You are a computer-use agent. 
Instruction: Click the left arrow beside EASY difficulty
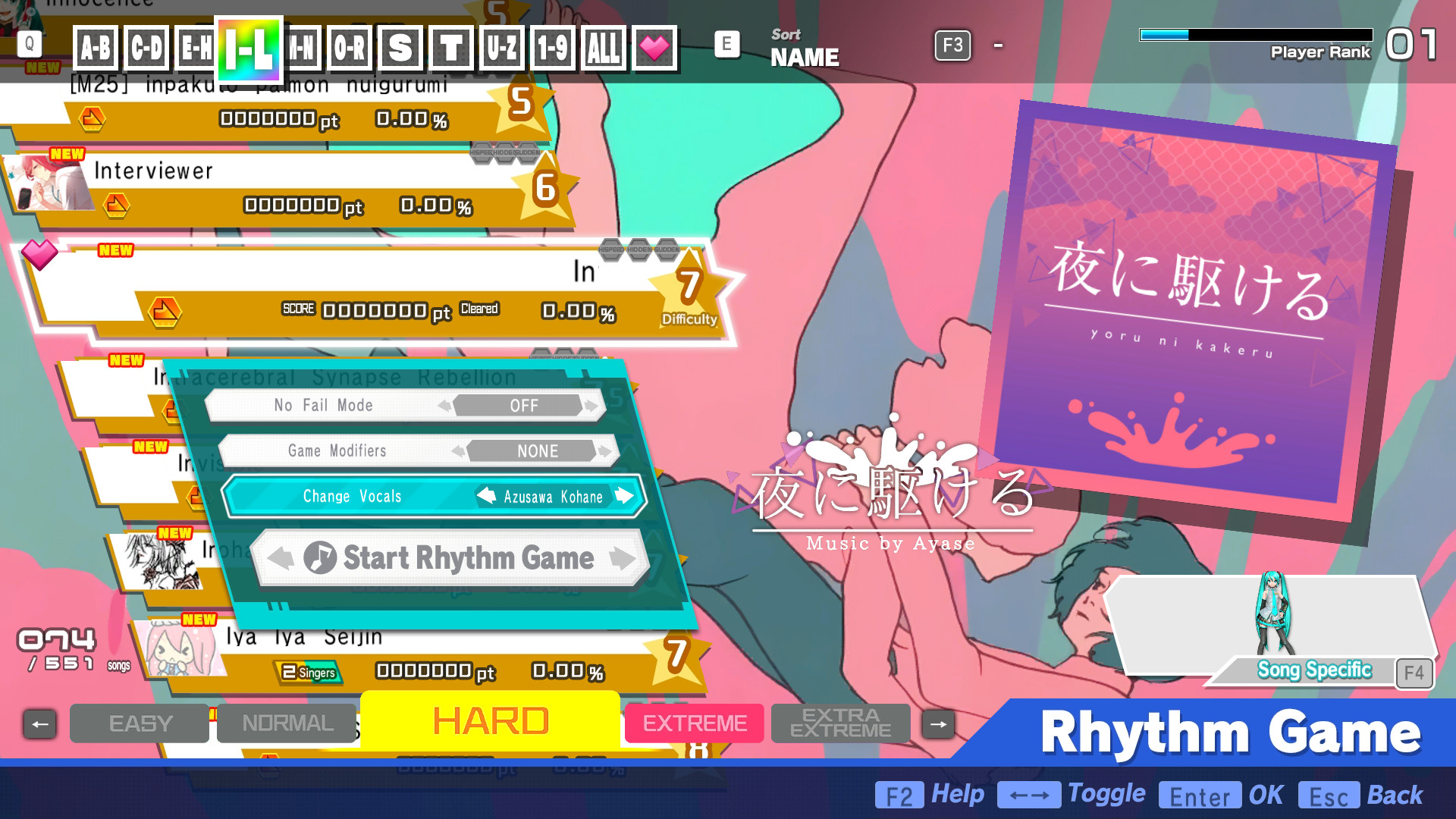point(40,723)
